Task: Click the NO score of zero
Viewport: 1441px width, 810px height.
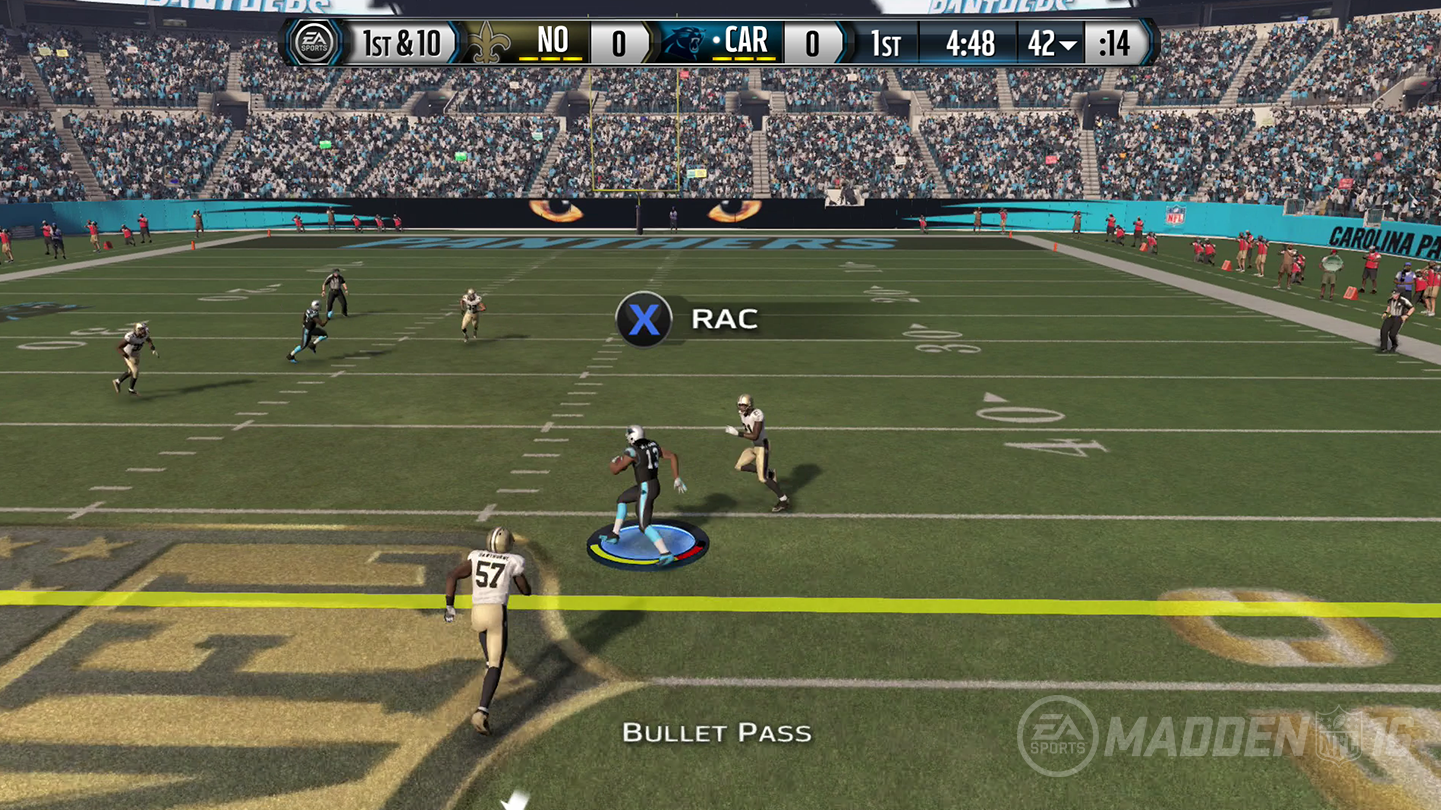Action: click(619, 41)
